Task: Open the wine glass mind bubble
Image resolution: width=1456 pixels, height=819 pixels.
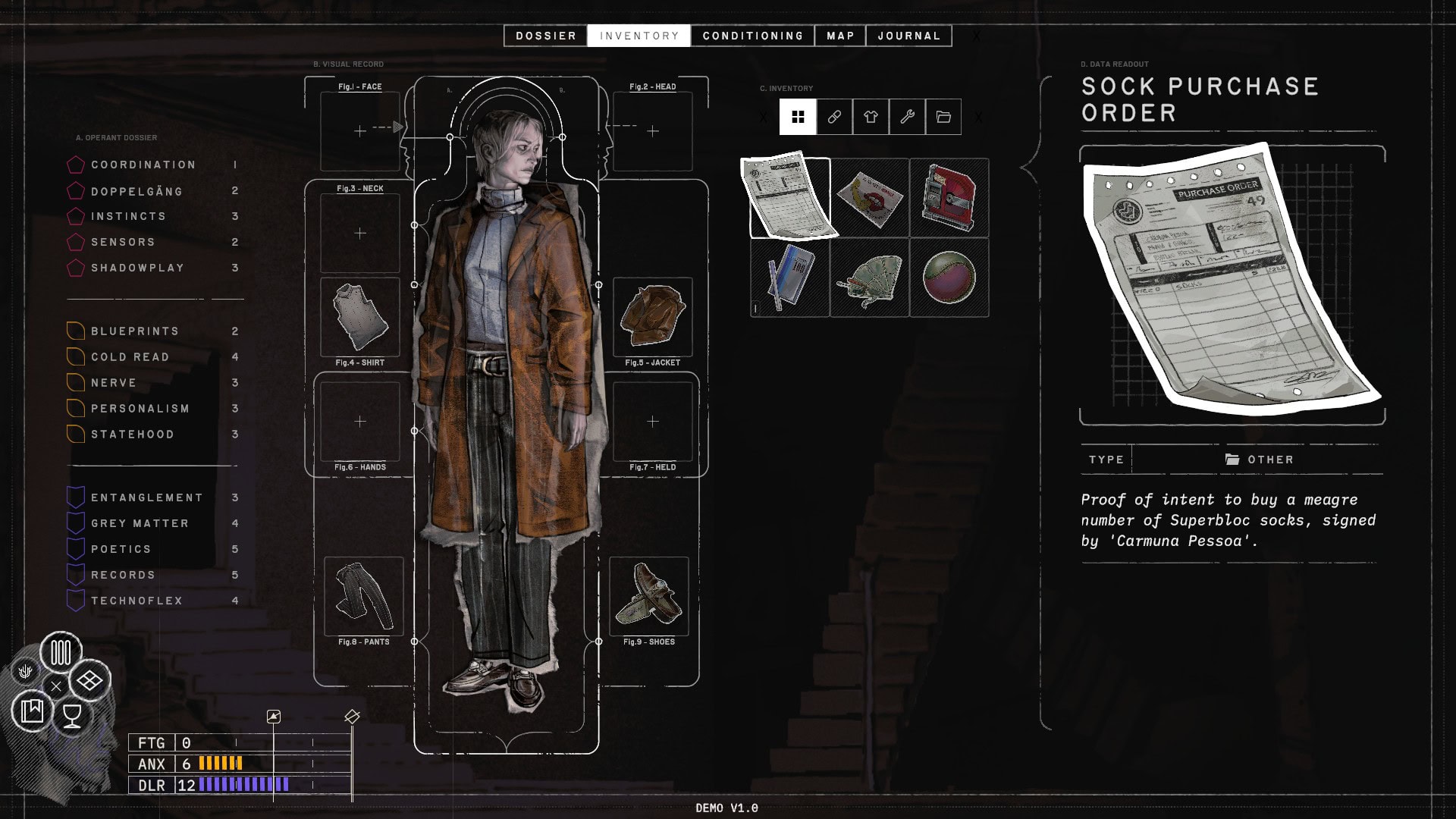Action: pos(72,715)
